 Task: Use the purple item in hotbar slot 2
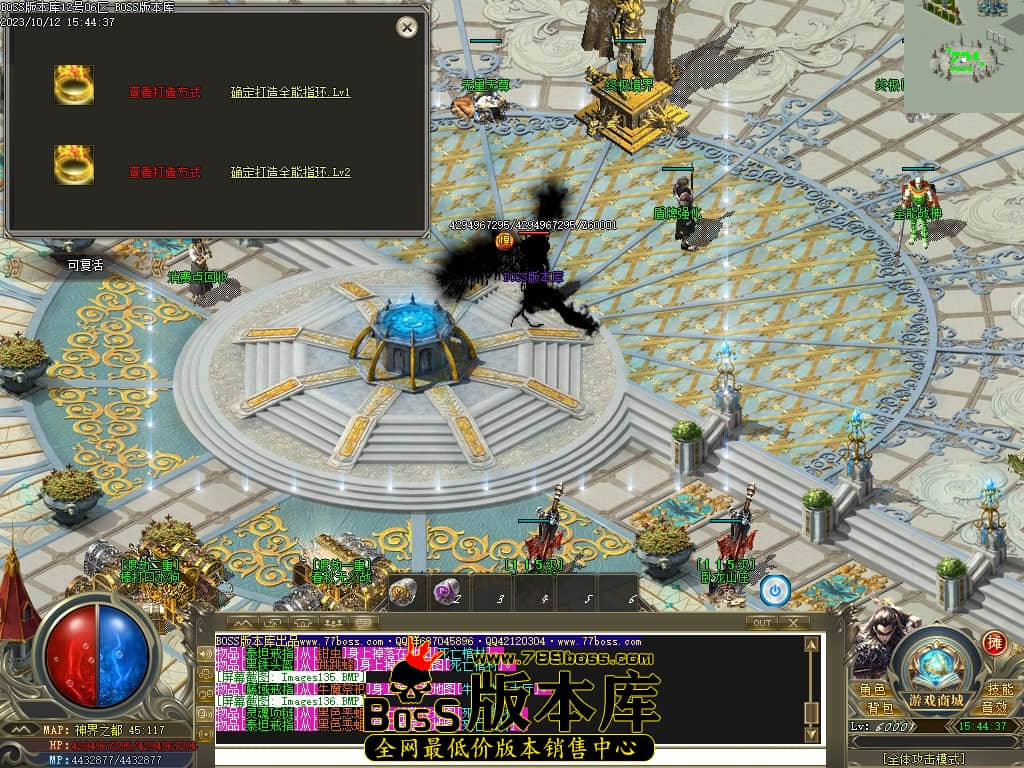coord(444,591)
